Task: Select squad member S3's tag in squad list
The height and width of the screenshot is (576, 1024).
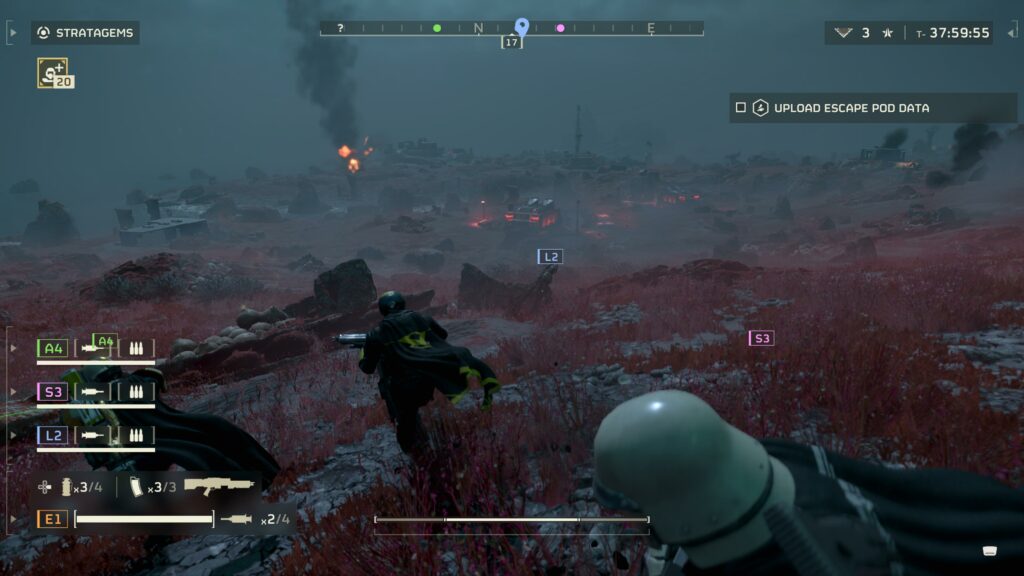Action: click(52, 392)
